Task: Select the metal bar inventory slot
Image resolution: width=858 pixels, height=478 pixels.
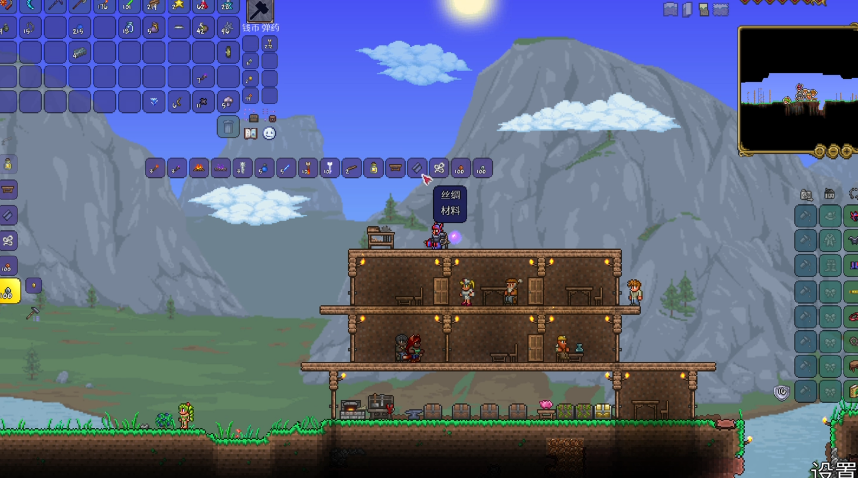Action: [80, 53]
